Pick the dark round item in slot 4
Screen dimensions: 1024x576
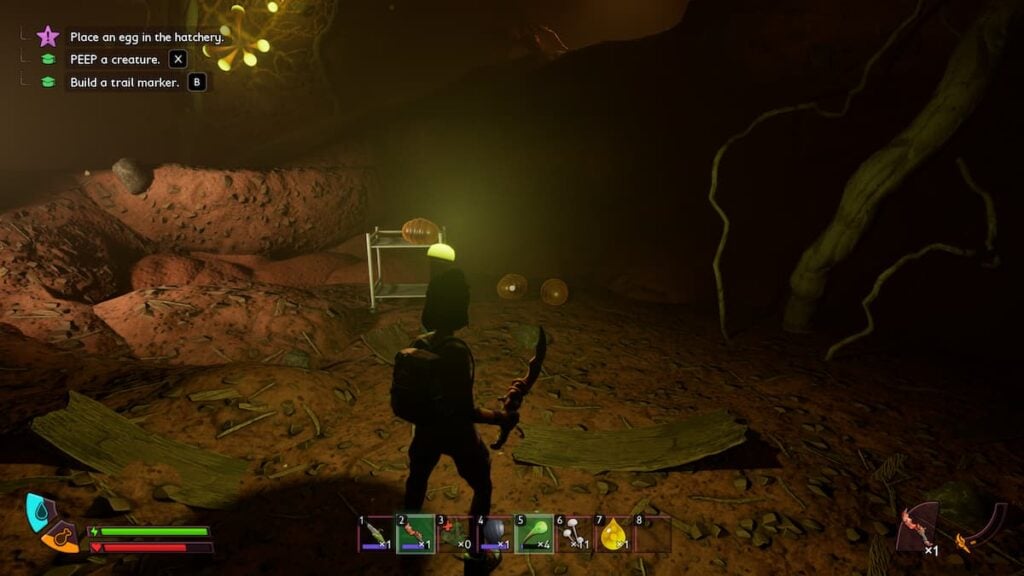(x=494, y=533)
